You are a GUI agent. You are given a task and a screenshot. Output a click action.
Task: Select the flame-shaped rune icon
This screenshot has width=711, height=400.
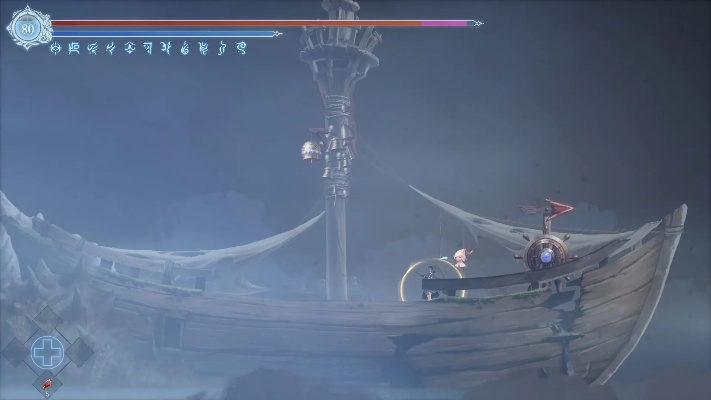[185, 47]
